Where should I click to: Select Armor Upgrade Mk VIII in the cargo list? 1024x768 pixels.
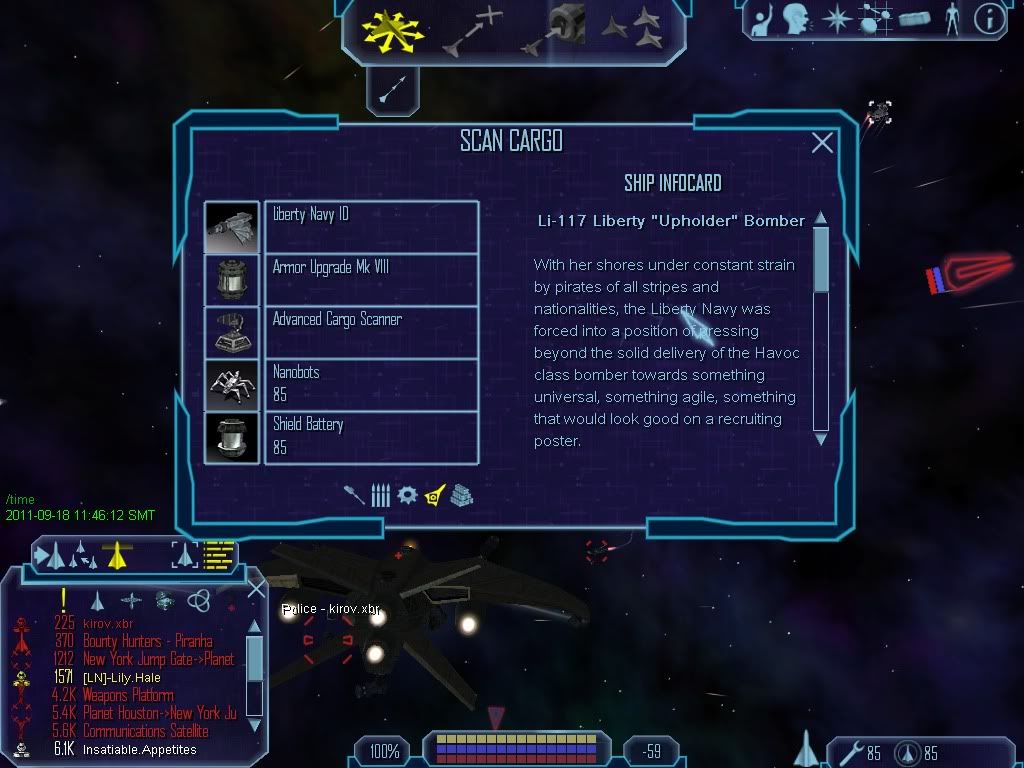pos(371,279)
